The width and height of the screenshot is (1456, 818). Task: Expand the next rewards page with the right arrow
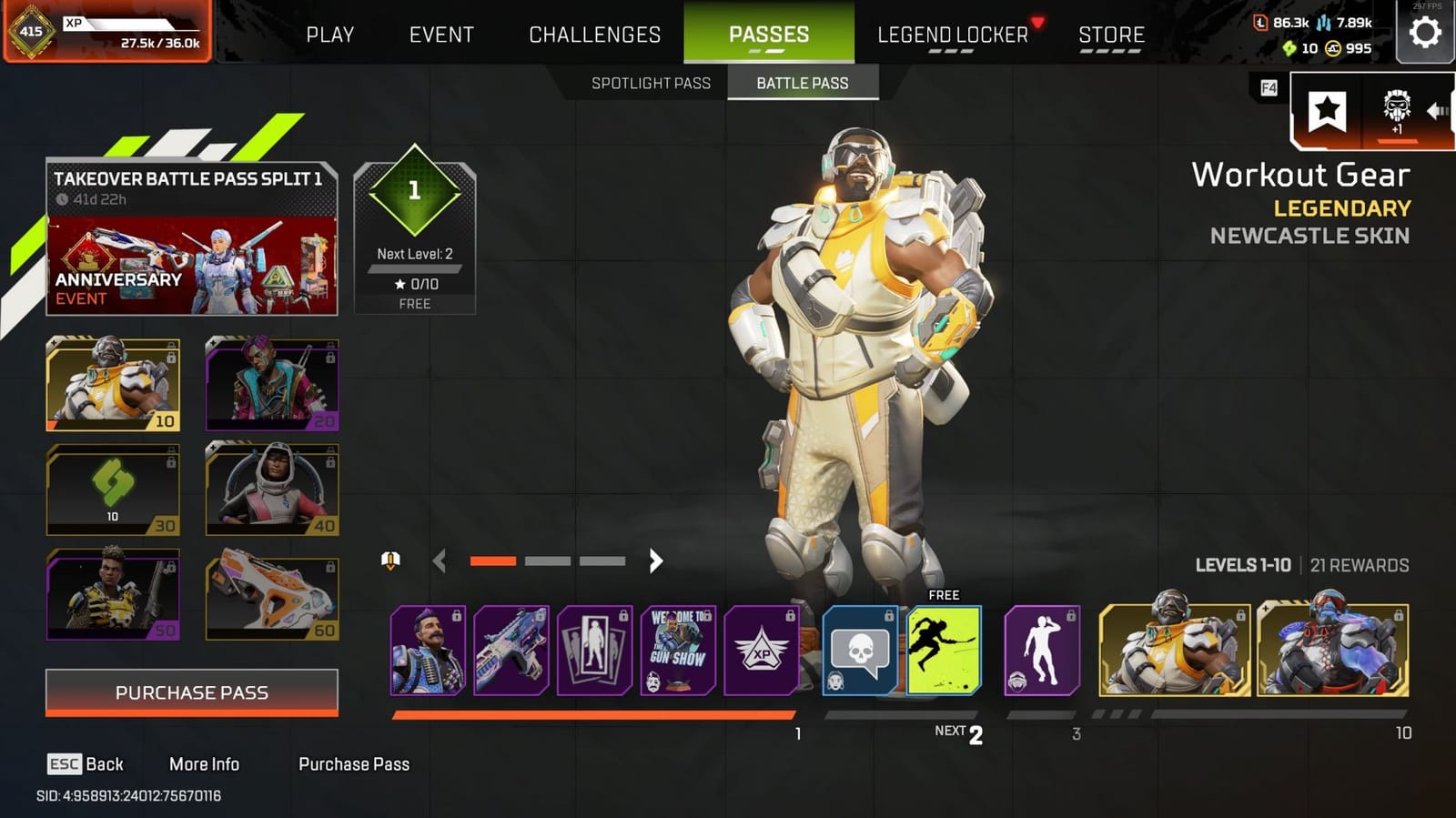[655, 561]
